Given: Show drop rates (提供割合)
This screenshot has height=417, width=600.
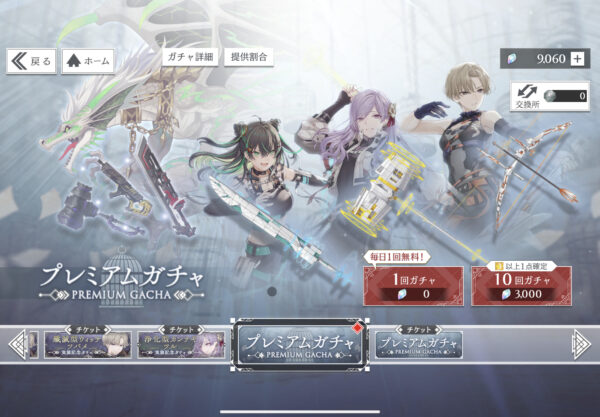Looking at the screenshot, I should click(248, 58).
